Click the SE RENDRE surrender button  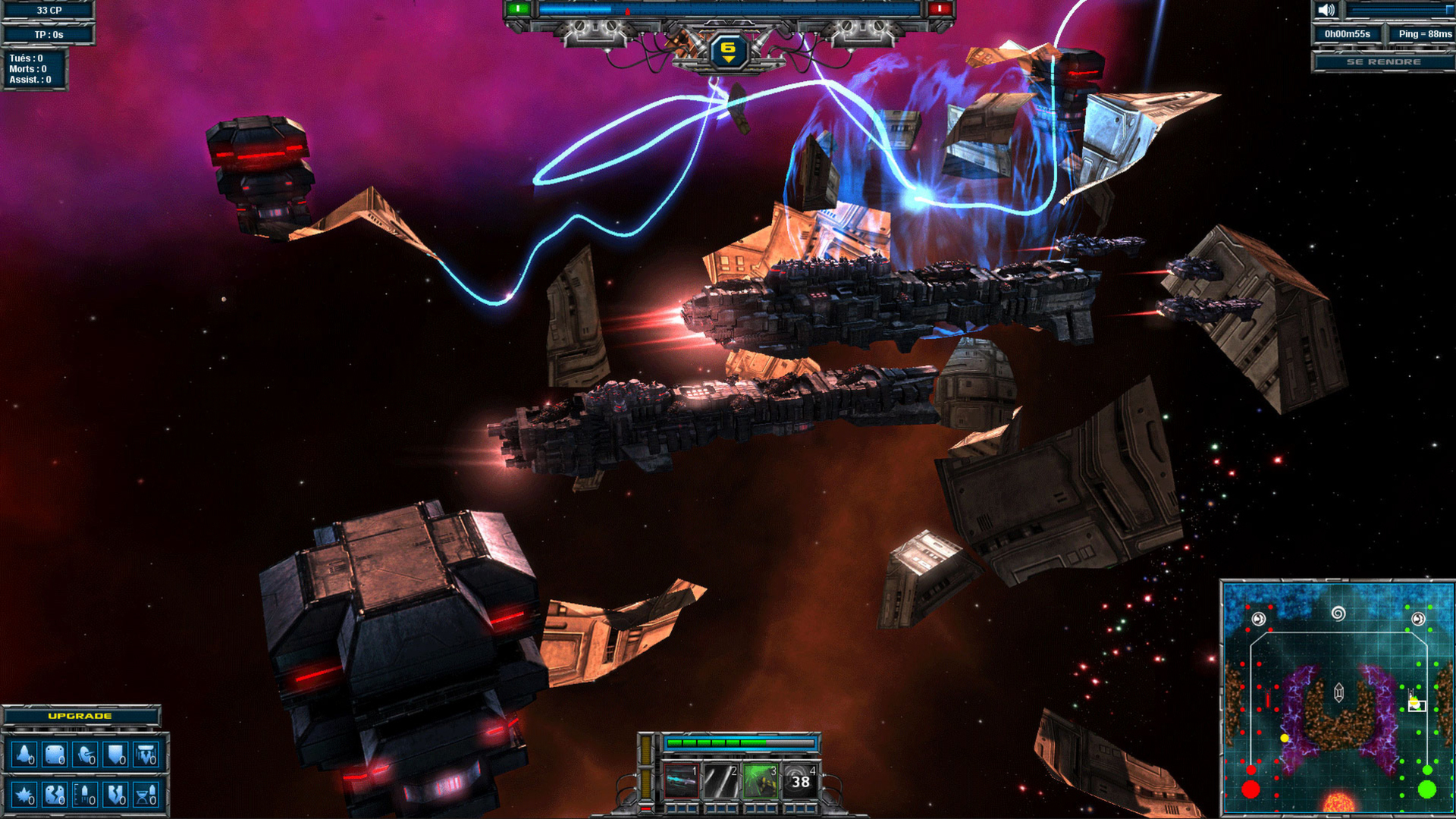pyautogui.click(x=1383, y=62)
